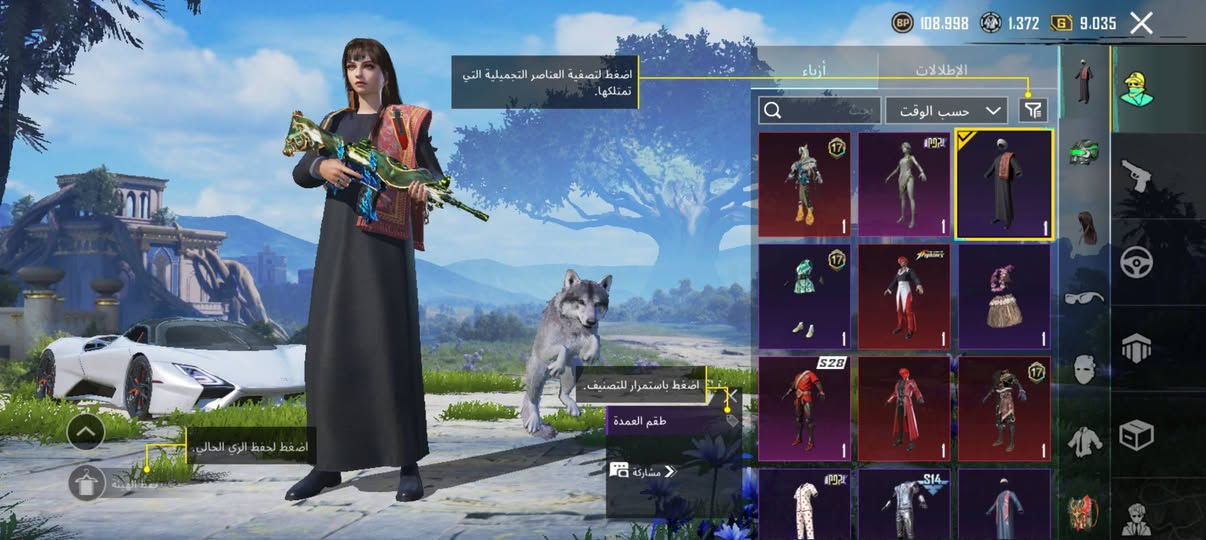Screen dimensions: 1206x540
Task: Open the hair subcategory
Action: click(1084, 226)
